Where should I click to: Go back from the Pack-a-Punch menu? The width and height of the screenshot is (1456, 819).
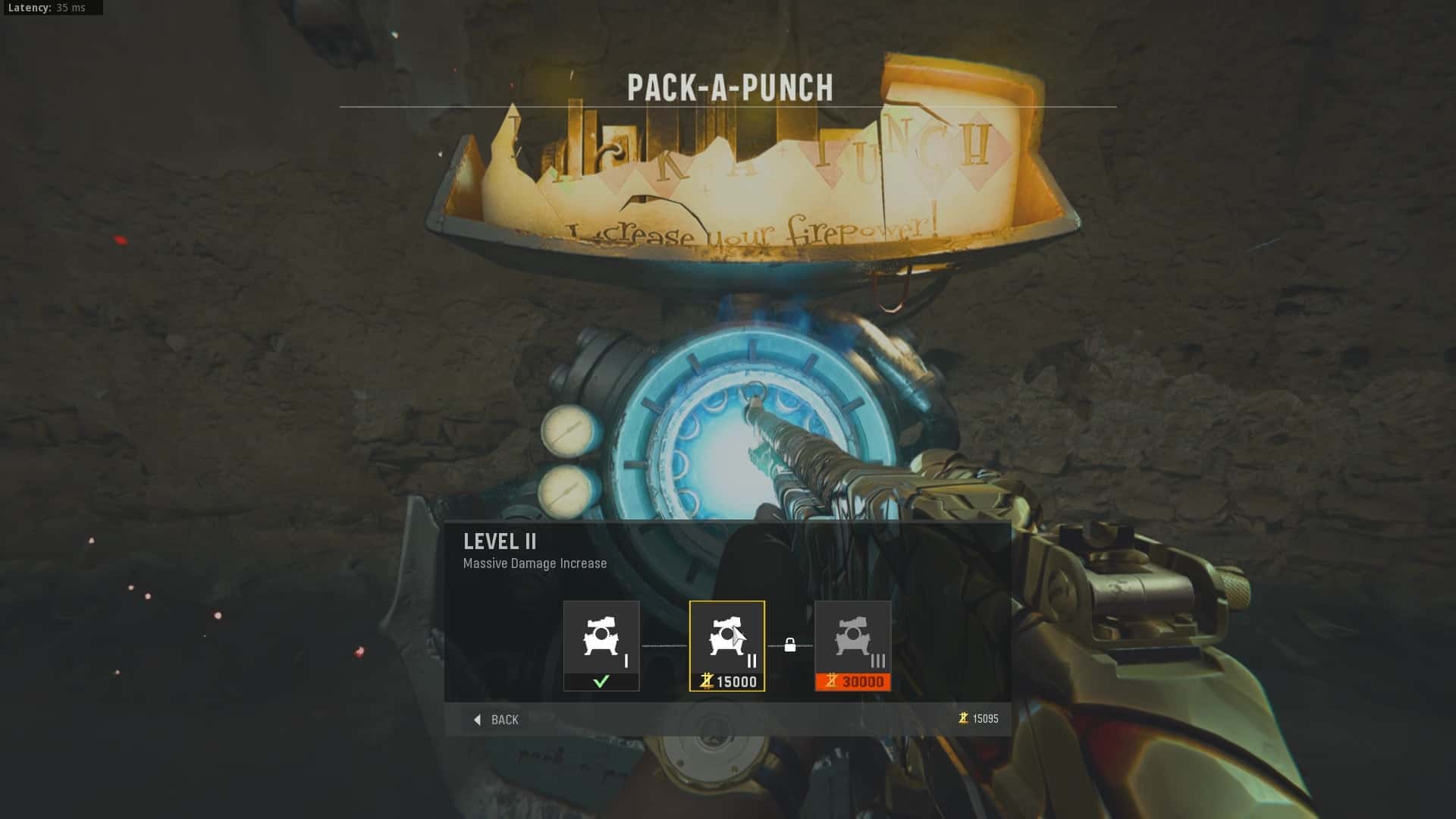pyautogui.click(x=497, y=720)
